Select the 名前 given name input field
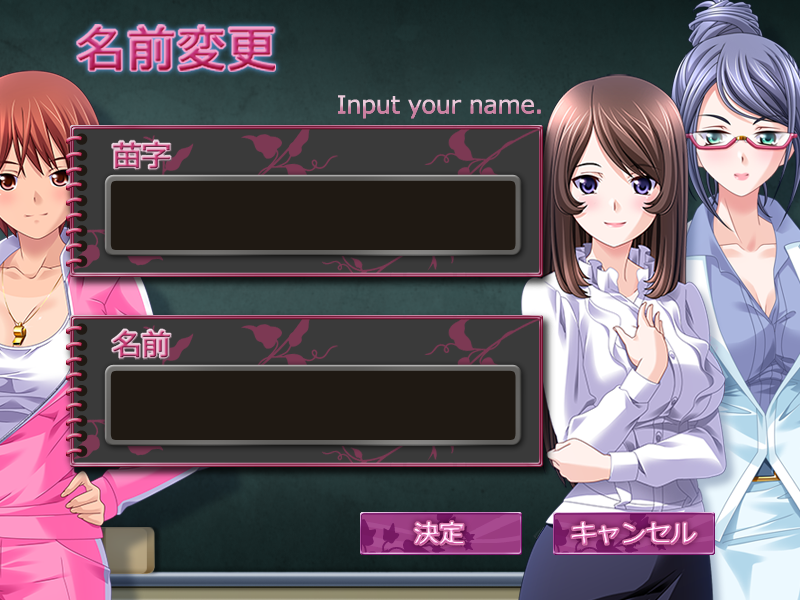The width and height of the screenshot is (800, 600). [x=312, y=405]
